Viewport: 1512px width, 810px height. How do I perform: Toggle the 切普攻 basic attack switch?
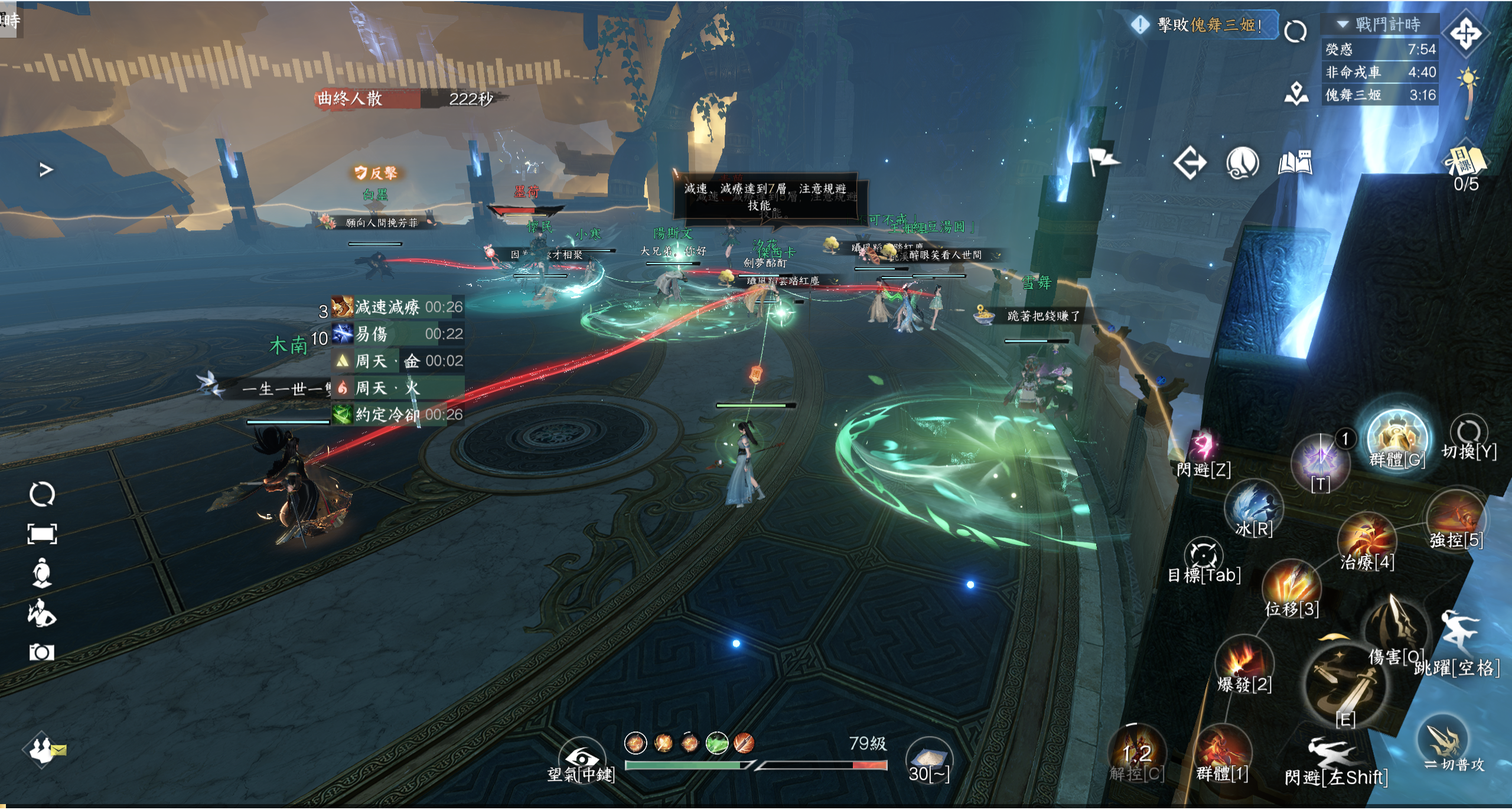coord(1443,741)
